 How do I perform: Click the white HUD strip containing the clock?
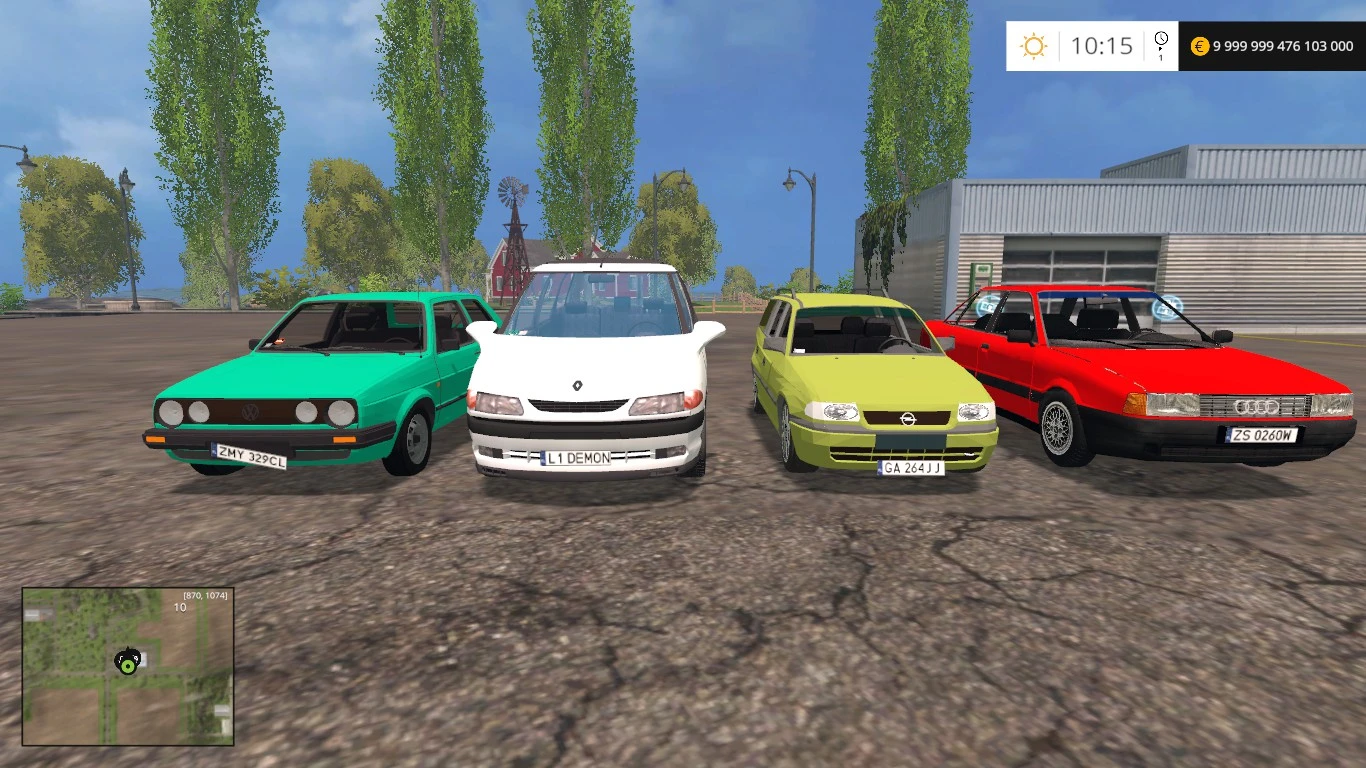1090,45
